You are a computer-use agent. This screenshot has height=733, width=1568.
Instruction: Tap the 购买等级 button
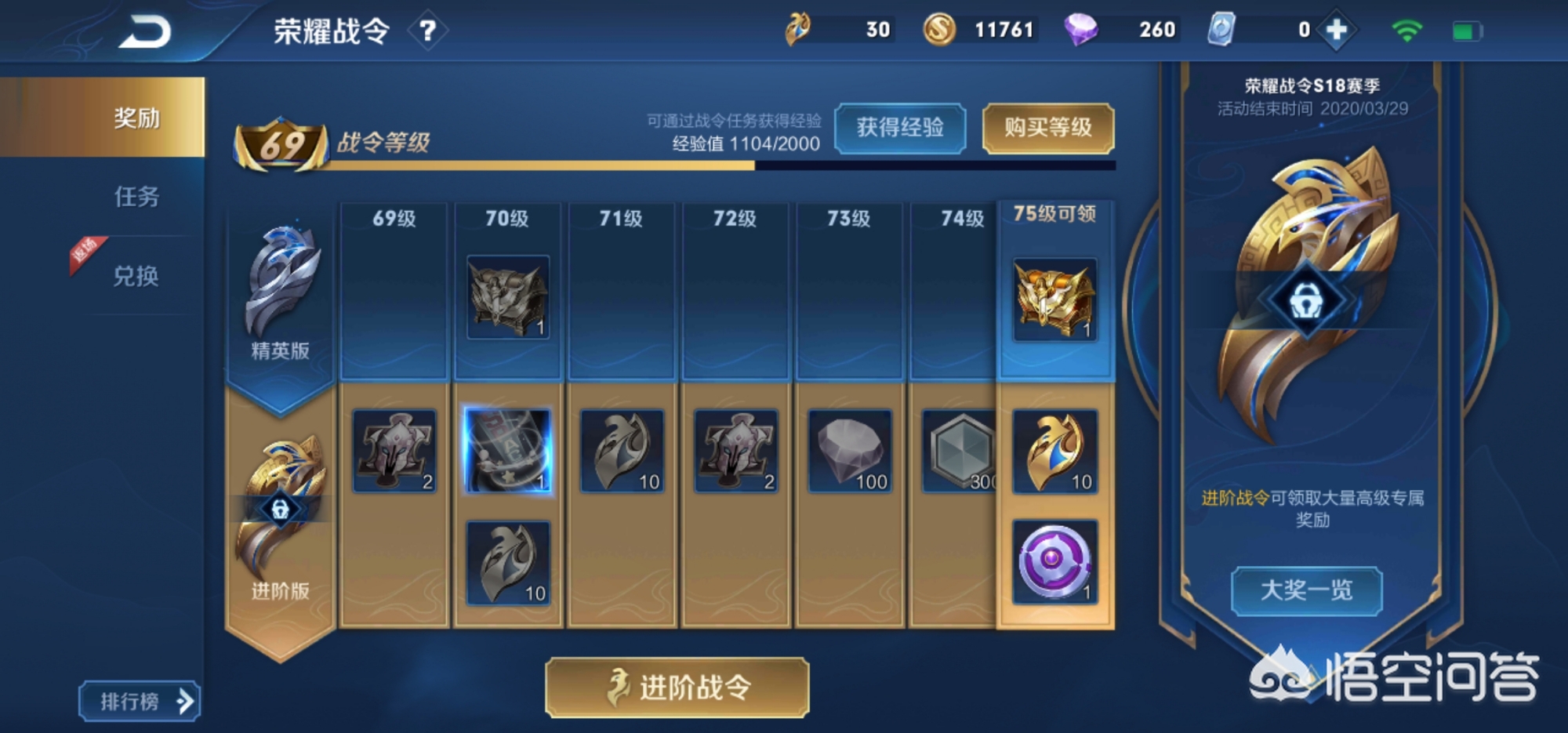tap(1047, 128)
